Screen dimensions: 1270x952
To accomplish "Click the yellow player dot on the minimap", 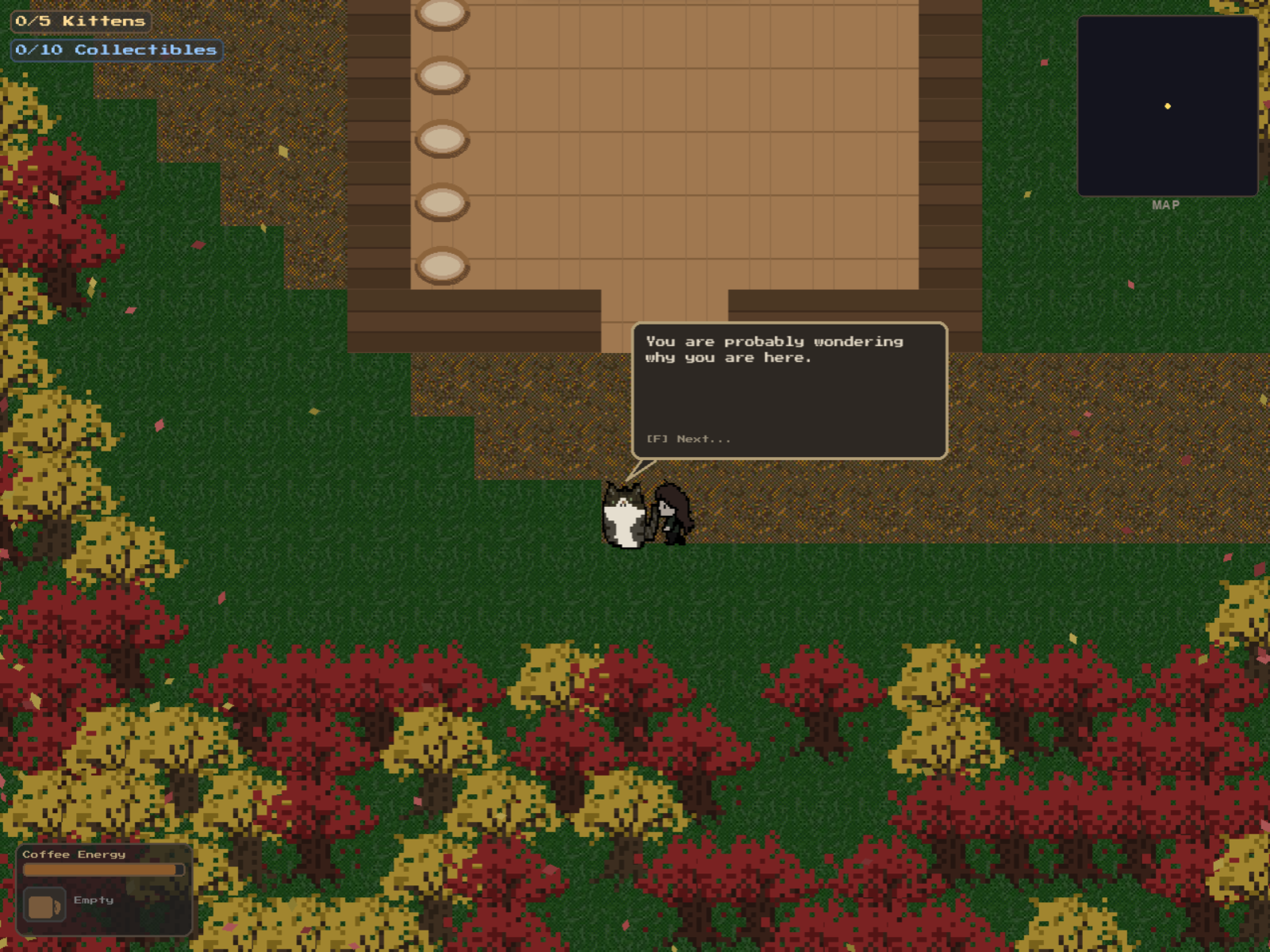I will click(1167, 106).
